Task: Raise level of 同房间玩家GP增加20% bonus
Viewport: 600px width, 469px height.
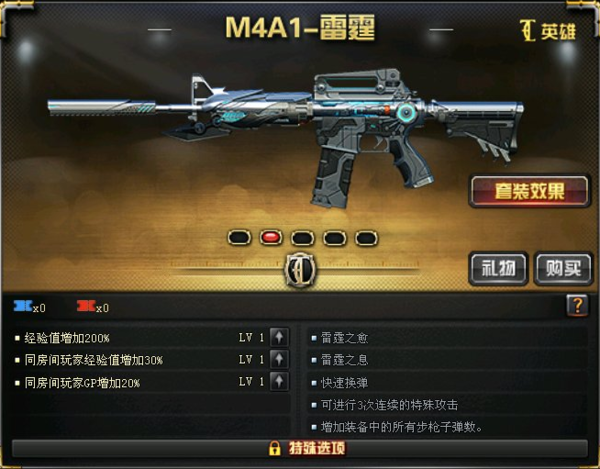Action: (x=279, y=381)
